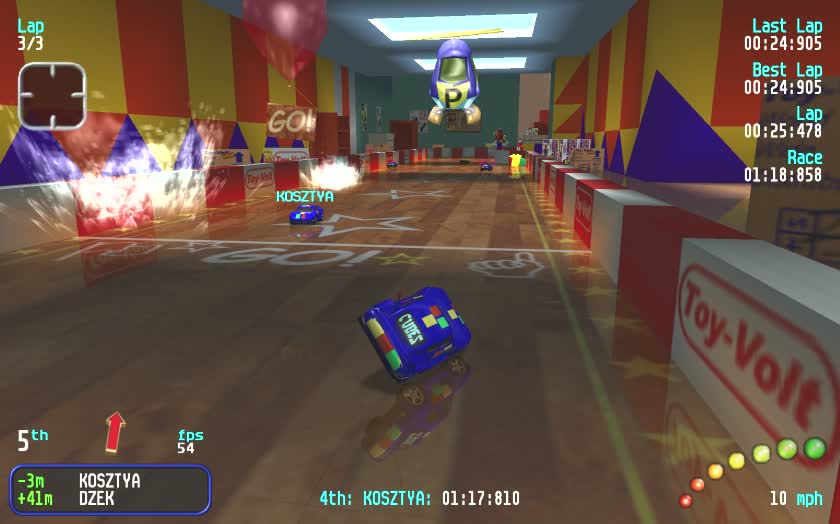Select DZEK row in the gap panel

coord(109,497)
